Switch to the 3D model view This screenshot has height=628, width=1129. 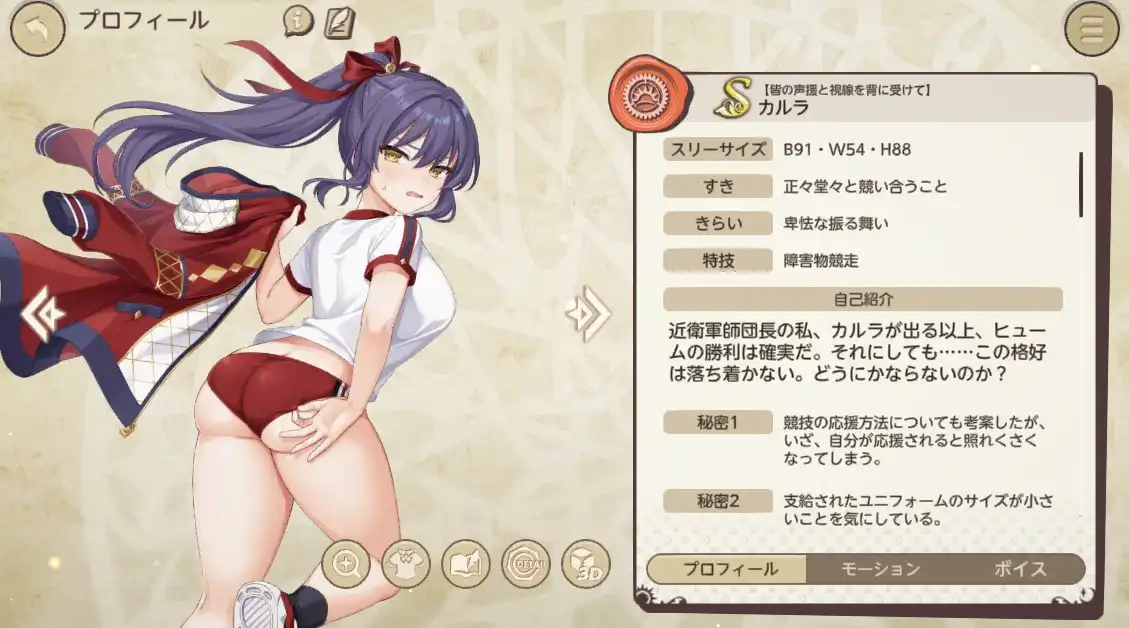pos(585,565)
